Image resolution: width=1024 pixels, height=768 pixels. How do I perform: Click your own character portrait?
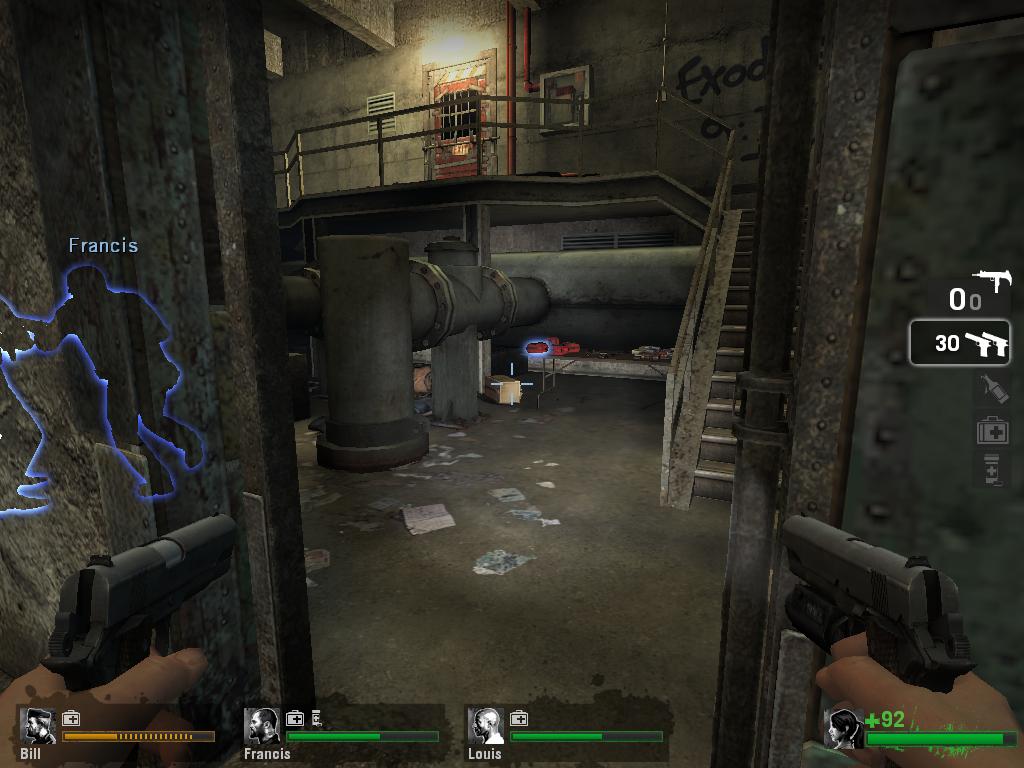click(844, 729)
